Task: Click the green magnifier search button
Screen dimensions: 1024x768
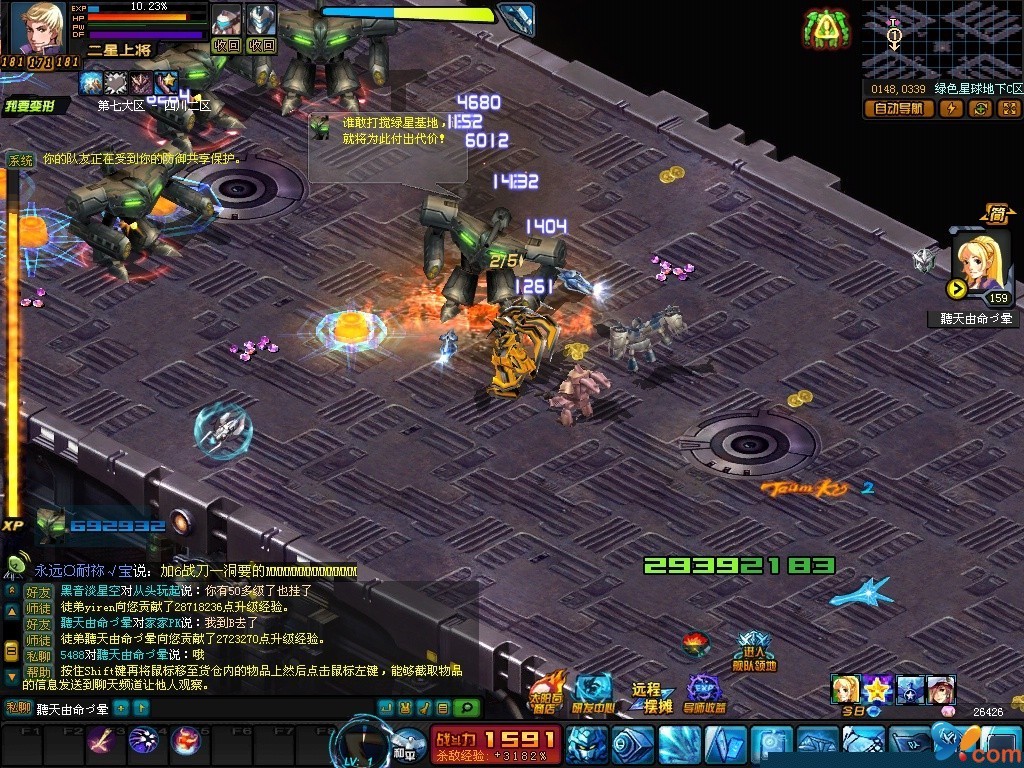Action: click(466, 708)
